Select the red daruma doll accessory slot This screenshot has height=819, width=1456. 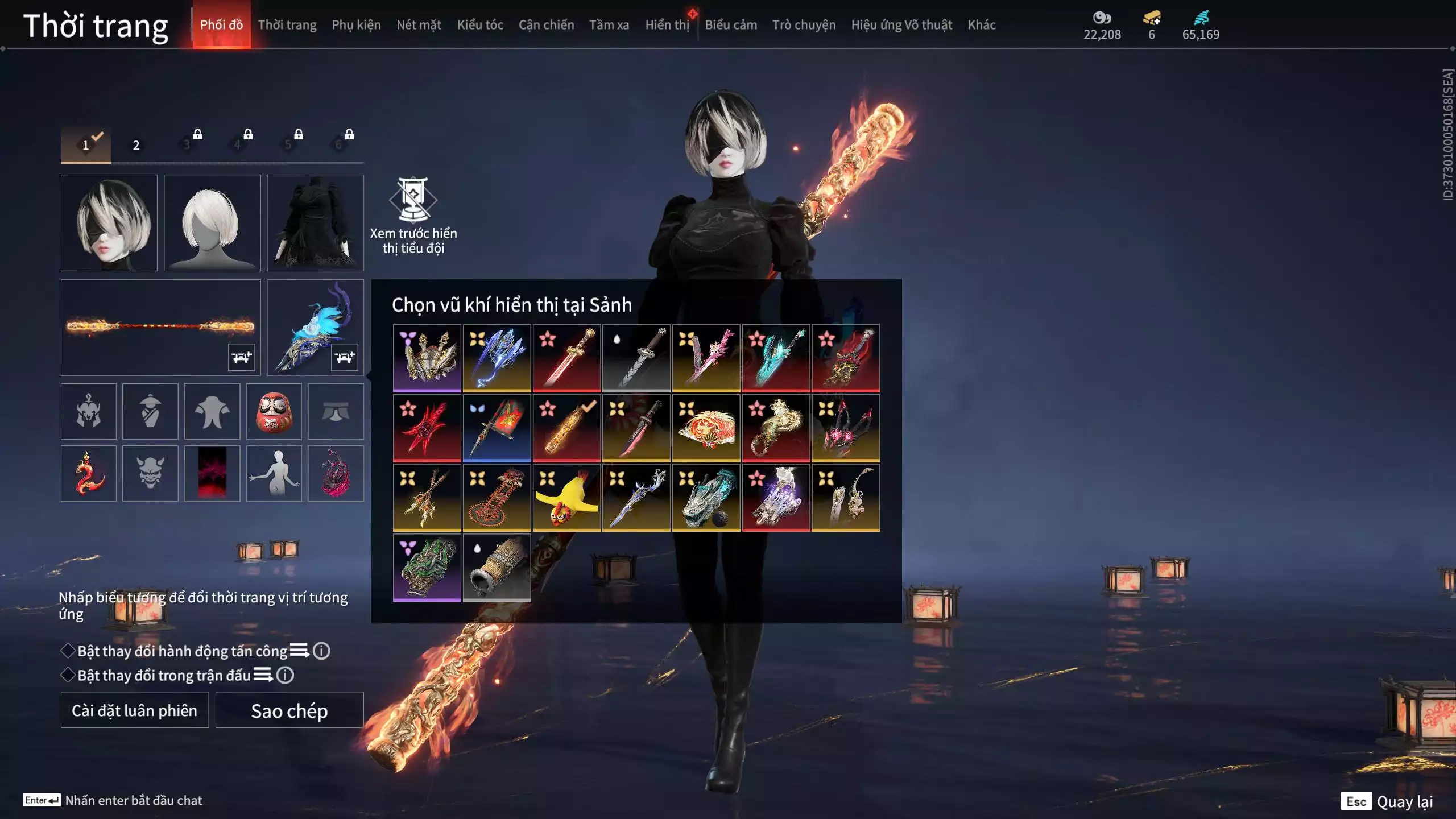[x=274, y=411]
